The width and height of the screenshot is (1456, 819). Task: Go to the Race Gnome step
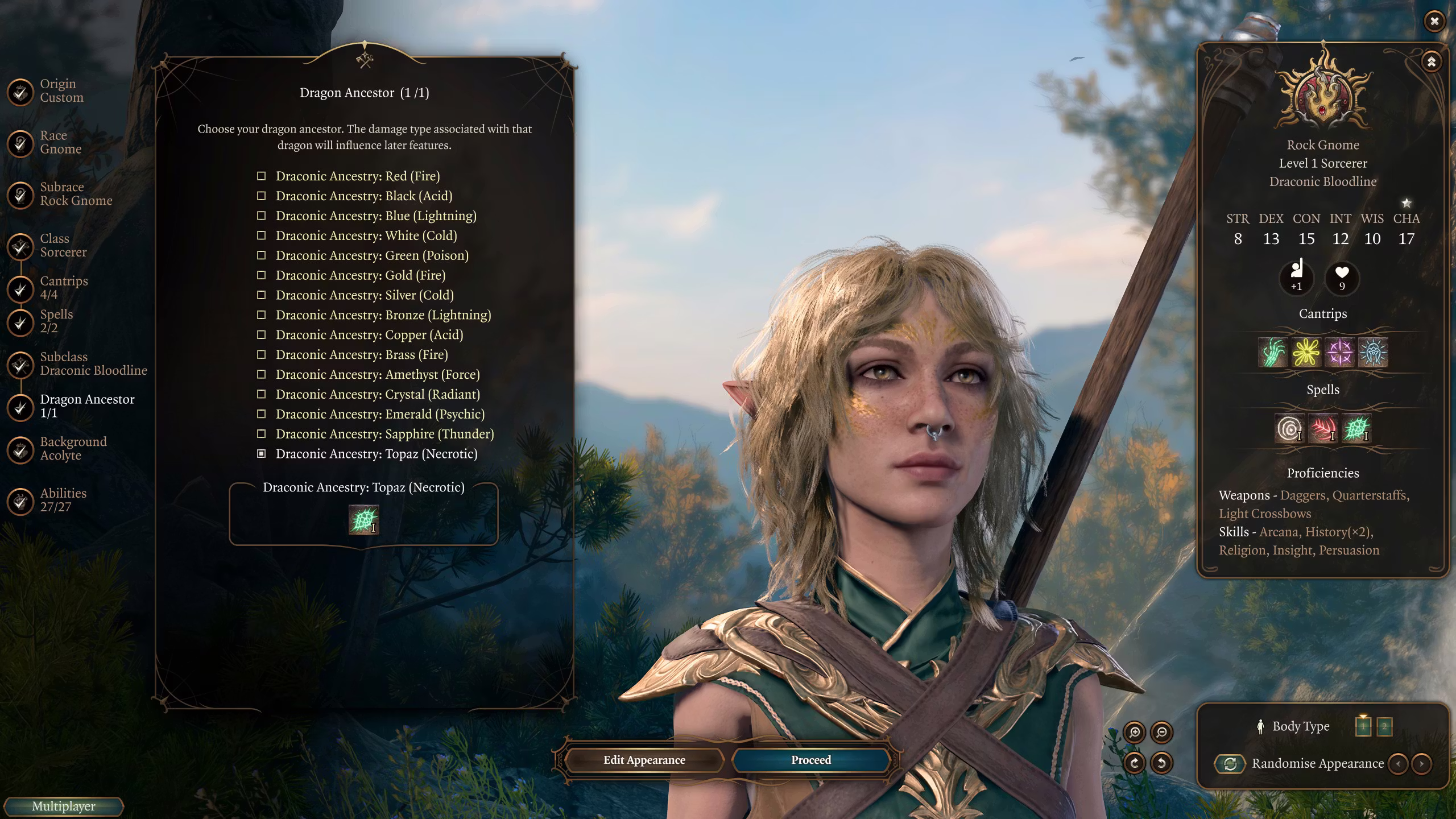tap(60, 143)
